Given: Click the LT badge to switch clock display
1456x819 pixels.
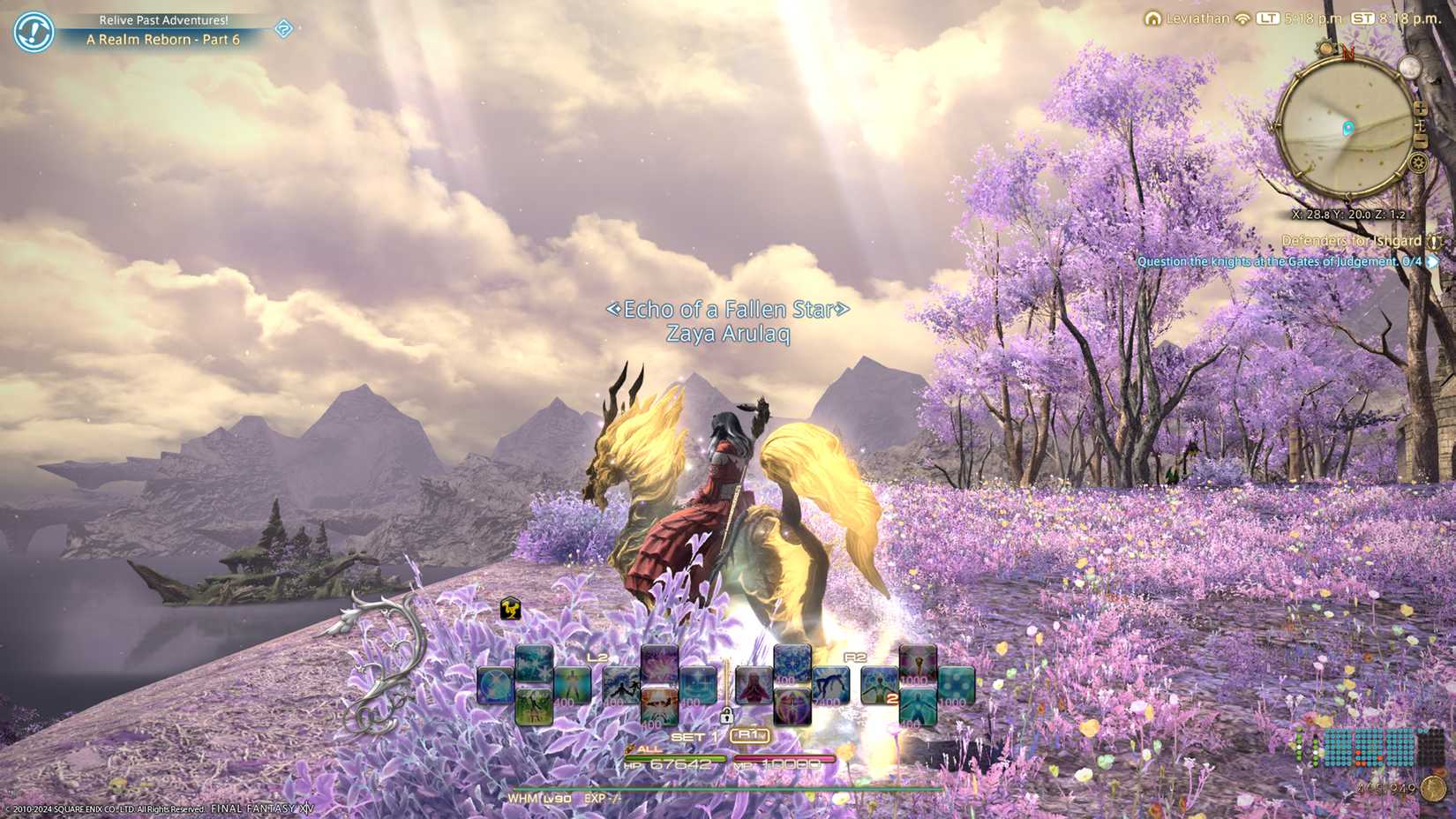Looking at the screenshot, I should (1271, 16).
